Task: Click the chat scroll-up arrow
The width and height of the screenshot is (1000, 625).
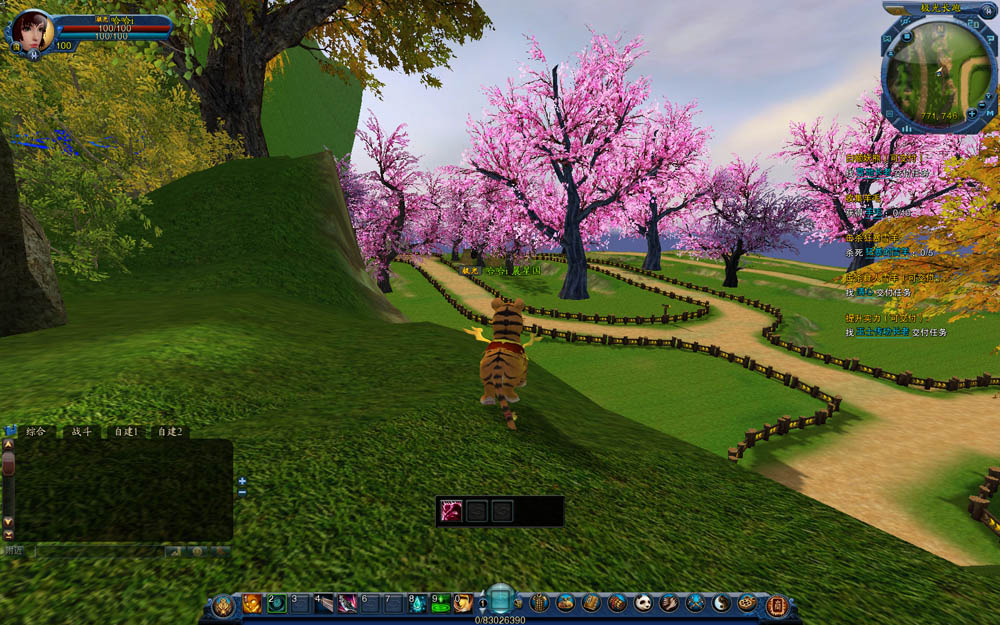Action: pos(9,443)
